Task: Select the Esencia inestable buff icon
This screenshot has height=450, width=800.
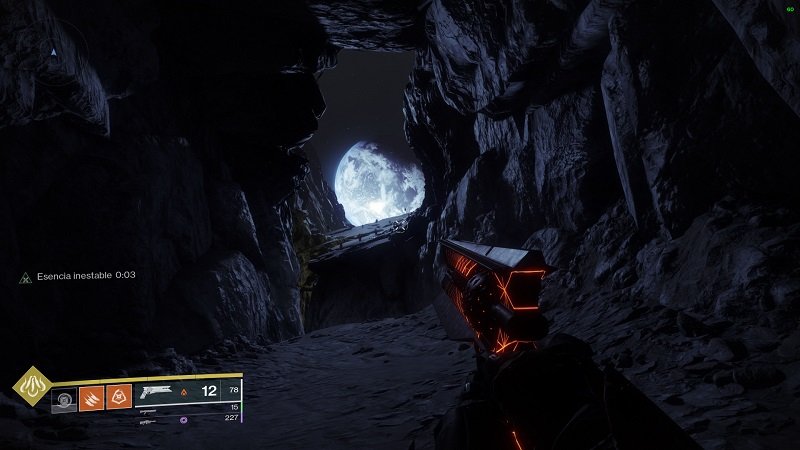Action: pos(26,276)
